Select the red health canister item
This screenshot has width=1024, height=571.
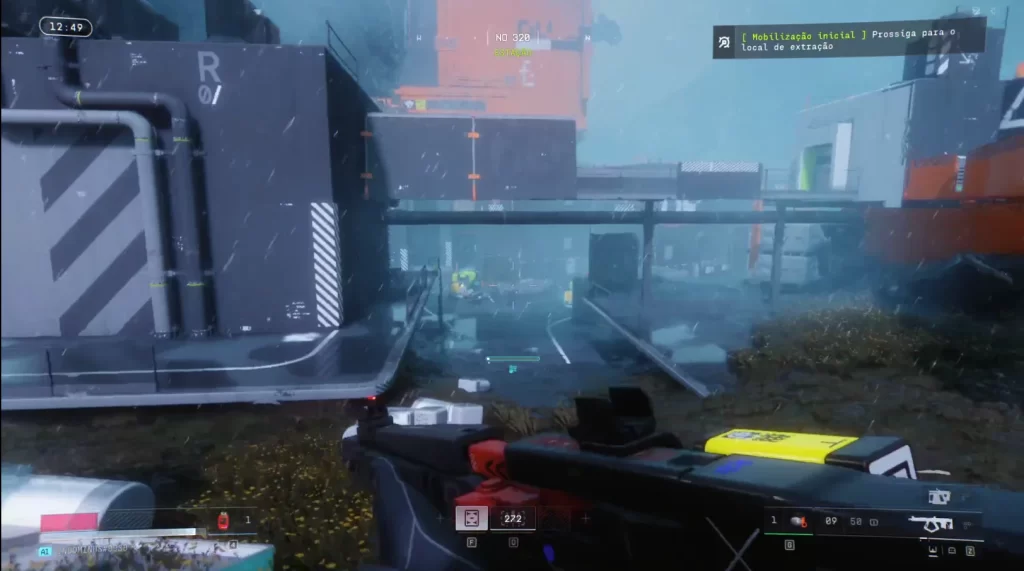pos(222,519)
